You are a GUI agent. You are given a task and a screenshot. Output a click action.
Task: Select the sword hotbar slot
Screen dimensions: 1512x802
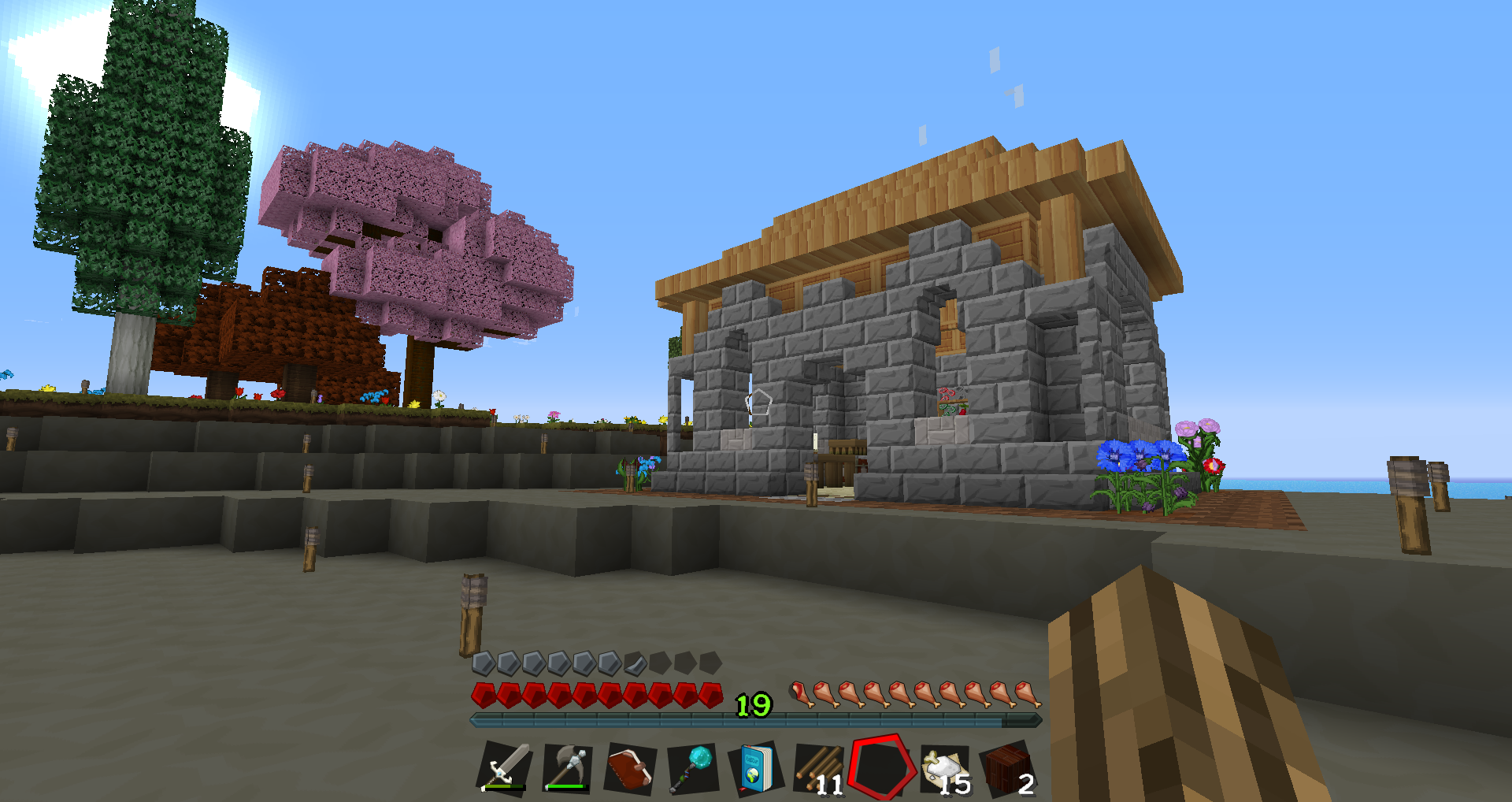coord(505,767)
